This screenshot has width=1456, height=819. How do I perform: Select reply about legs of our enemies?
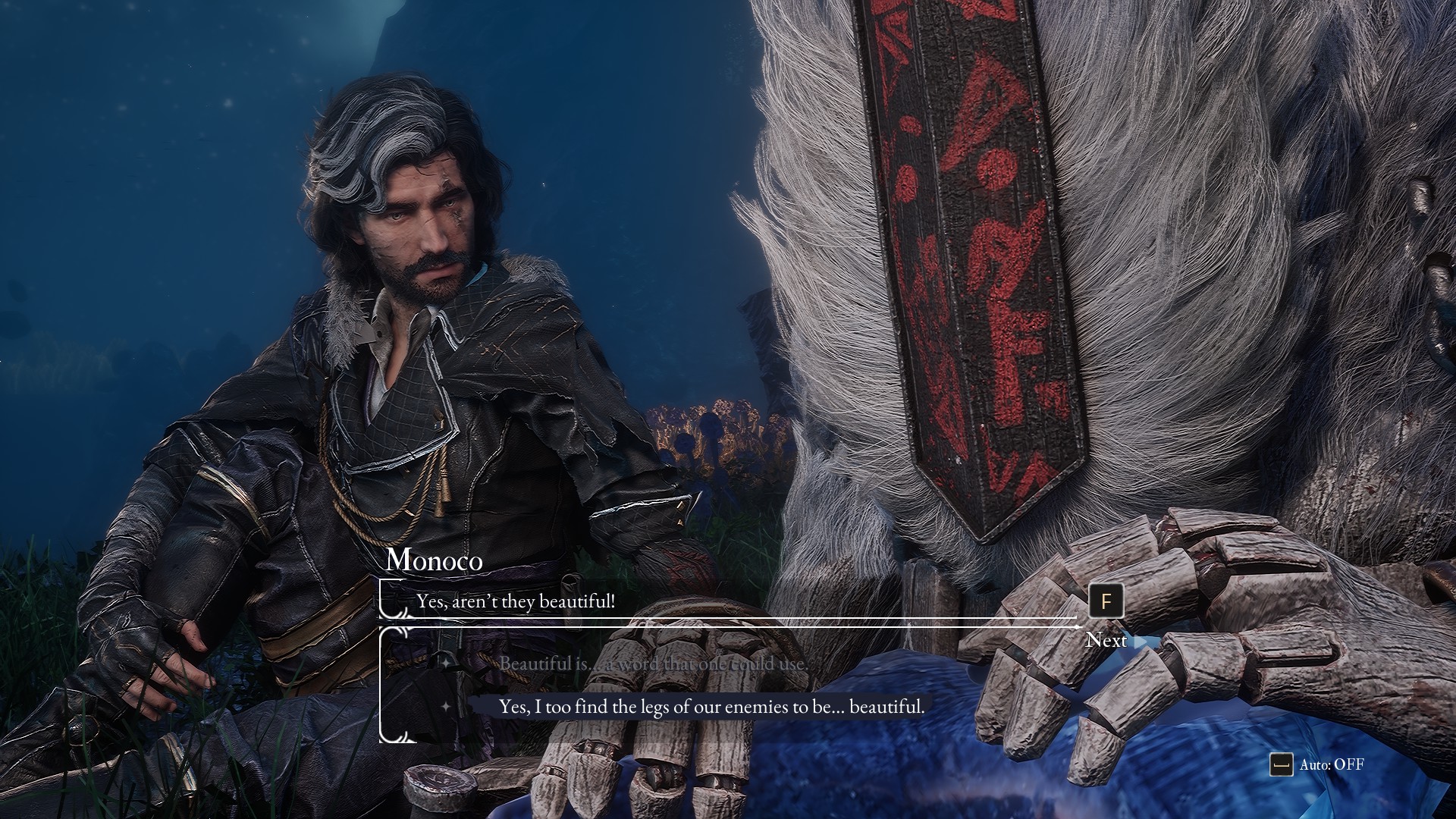pos(711,707)
